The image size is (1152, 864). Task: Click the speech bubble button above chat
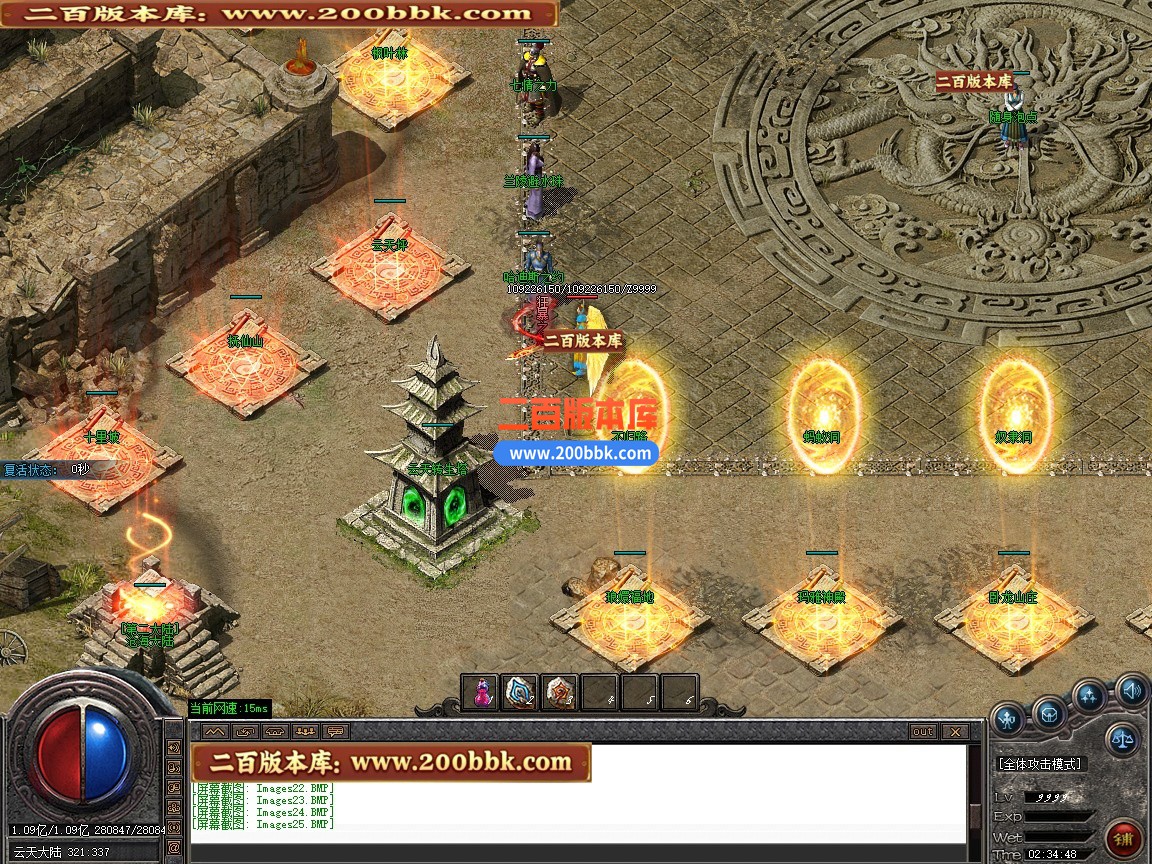click(x=335, y=731)
